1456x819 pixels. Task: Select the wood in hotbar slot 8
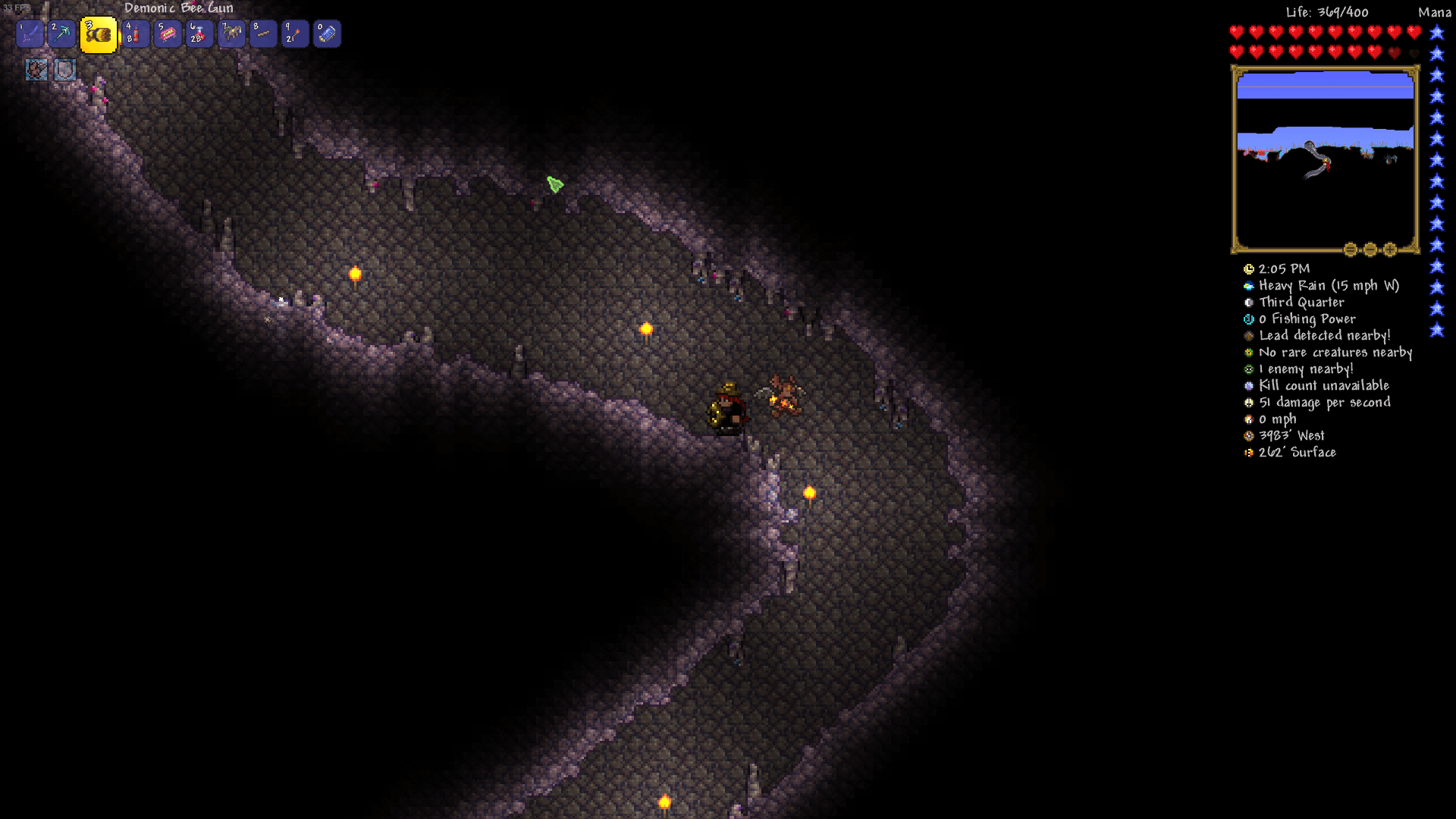(x=263, y=33)
